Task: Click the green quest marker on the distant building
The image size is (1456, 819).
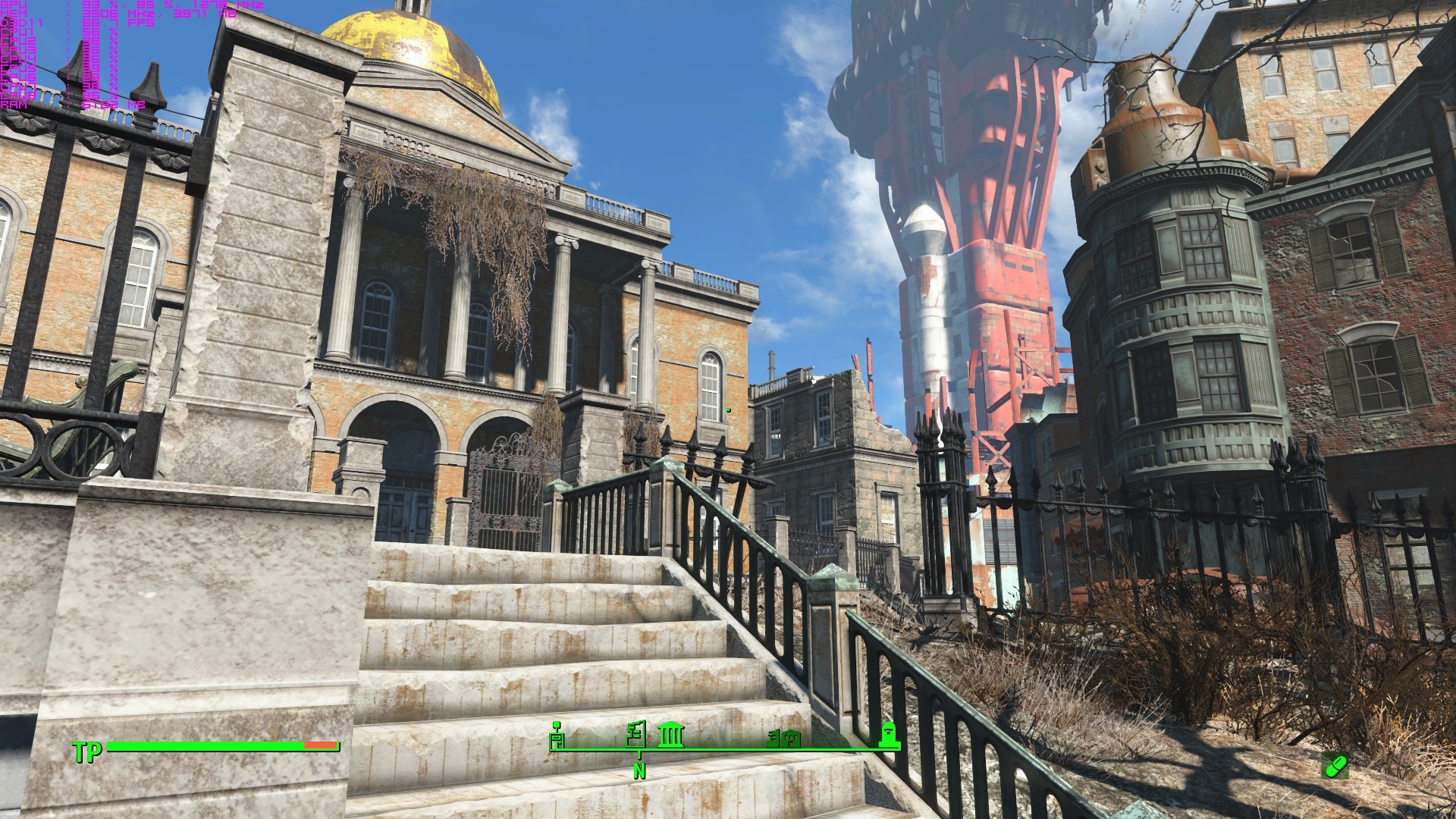Action: pyautogui.click(x=726, y=408)
